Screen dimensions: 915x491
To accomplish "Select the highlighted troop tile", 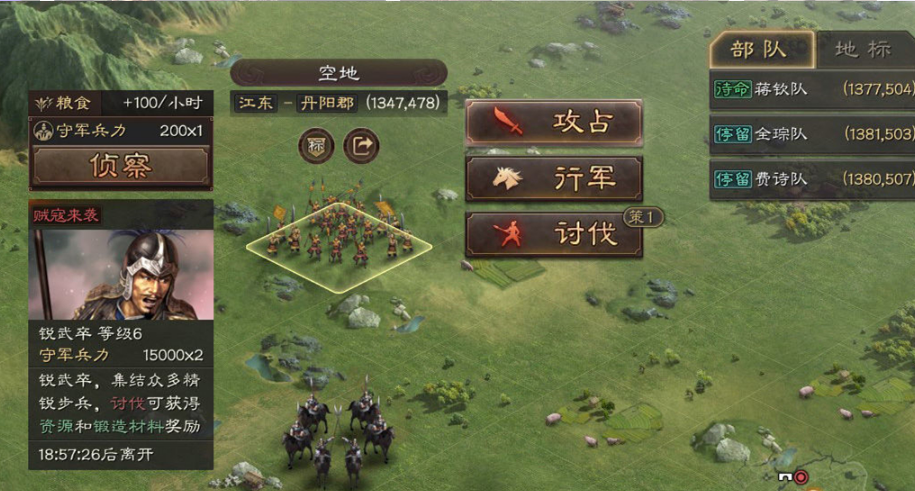I will (337, 246).
